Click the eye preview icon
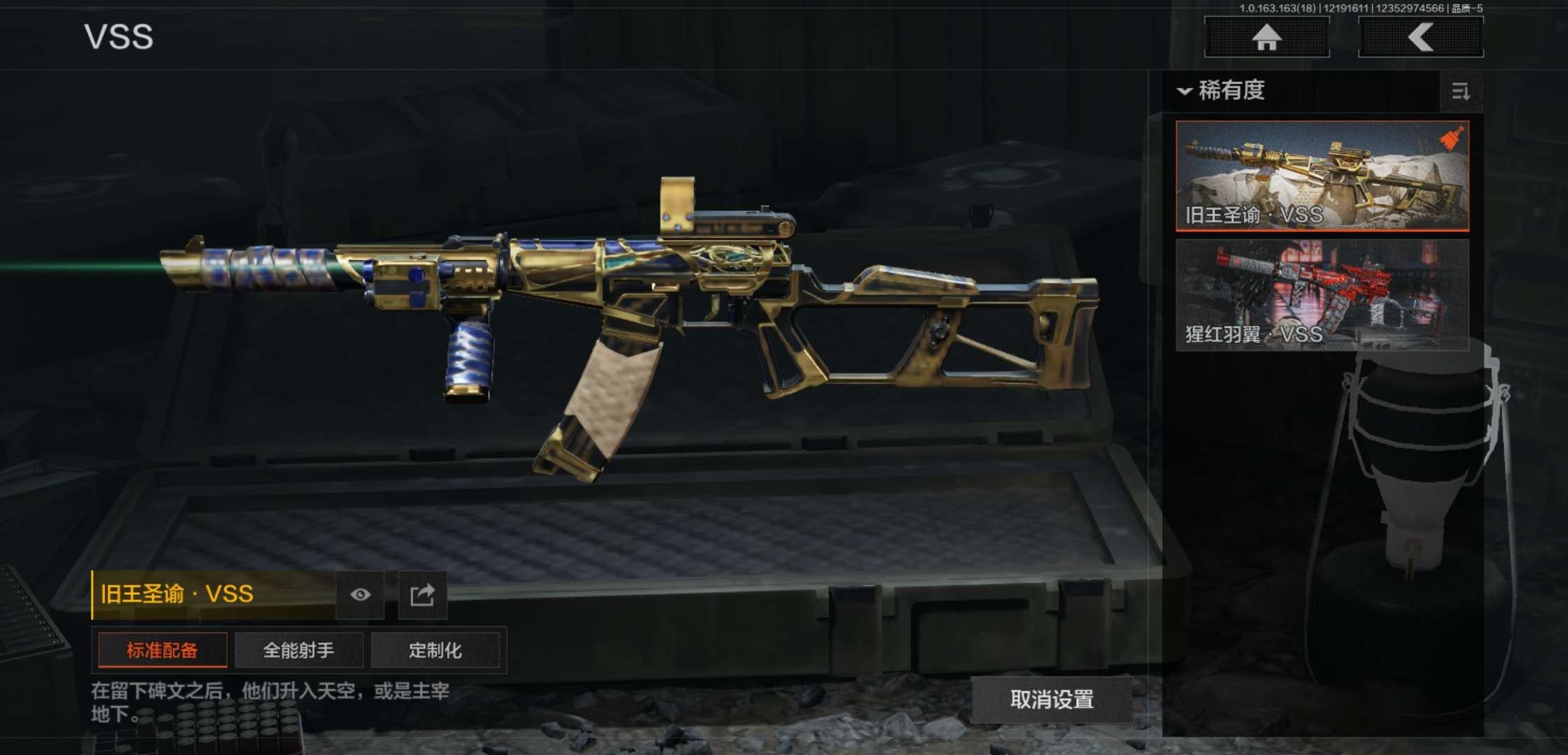The image size is (1568, 755). 360,595
